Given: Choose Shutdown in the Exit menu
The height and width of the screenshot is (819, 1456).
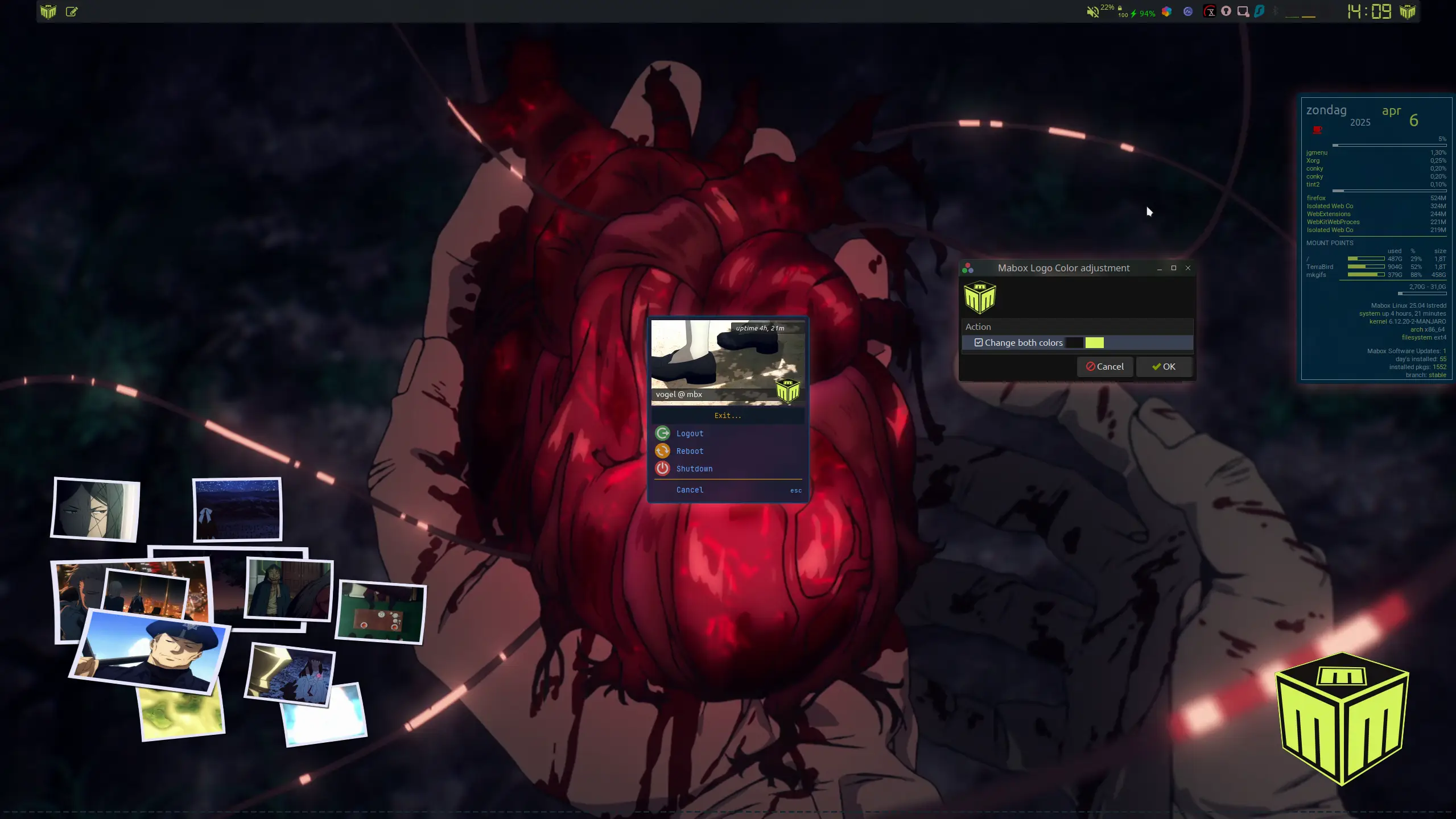Looking at the screenshot, I should click(x=694, y=469).
